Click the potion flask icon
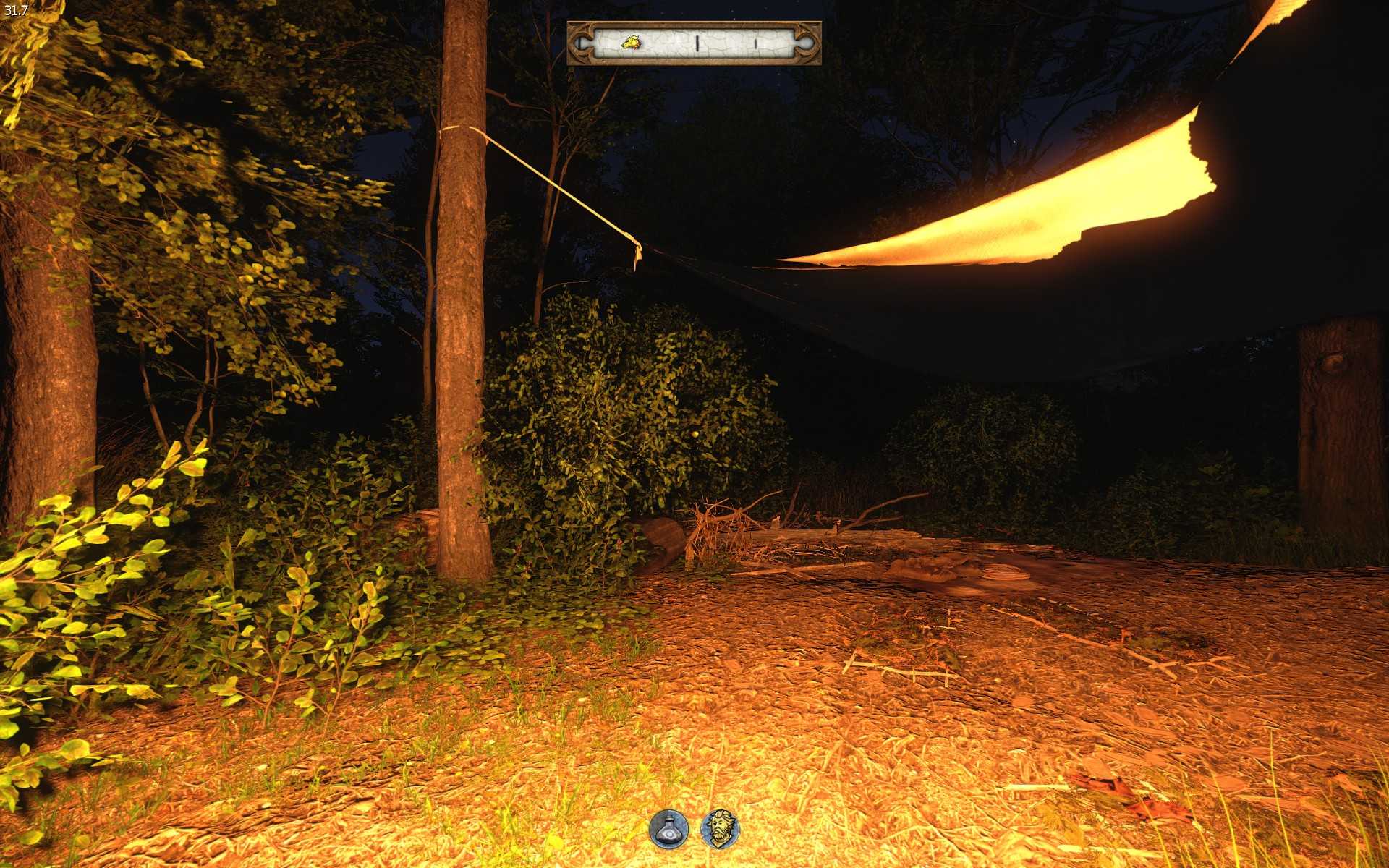Viewport: 1389px width, 868px height. point(668,828)
